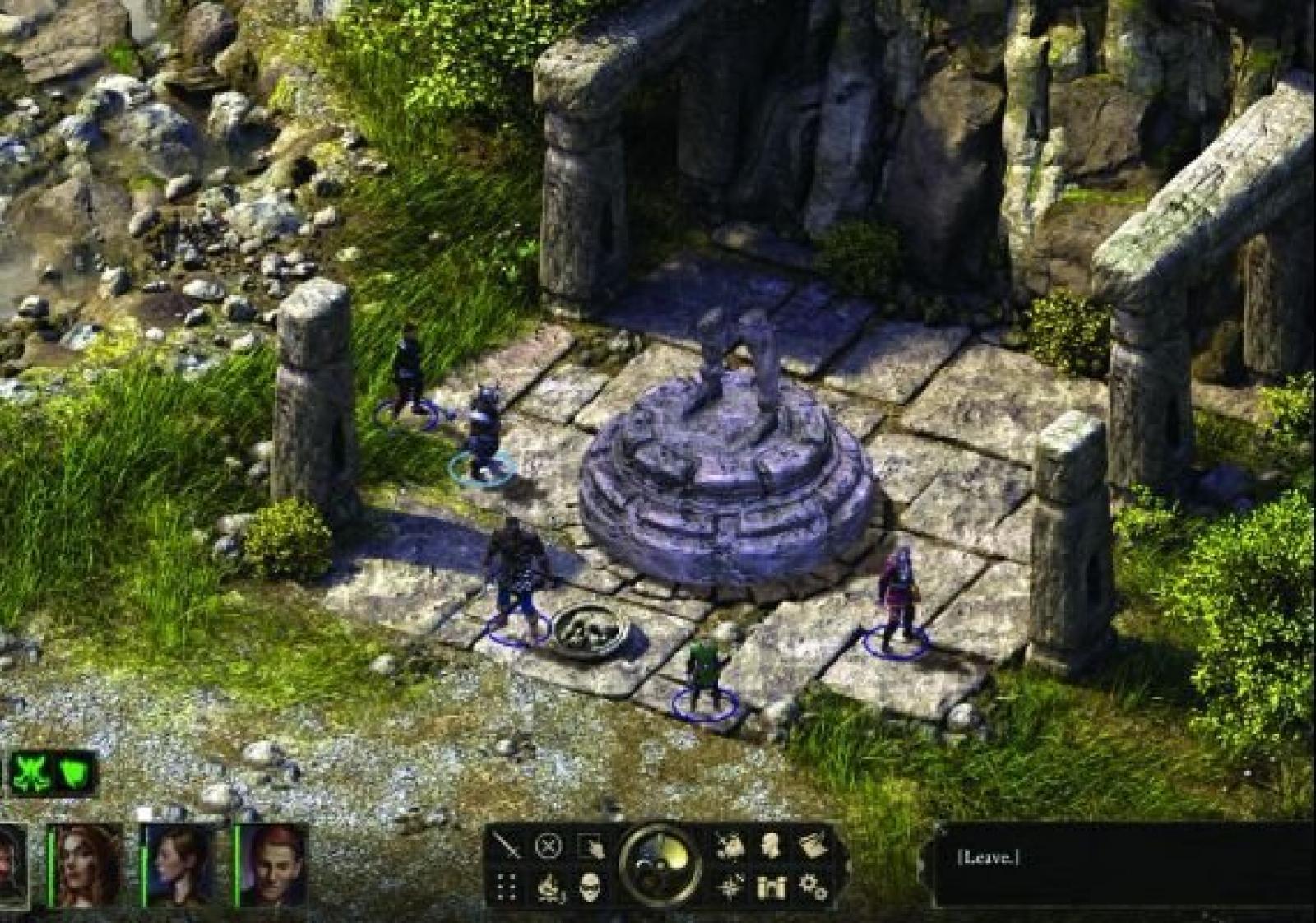Open the area map compass star icon
This screenshot has width=1316, height=923.
click(730, 888)
